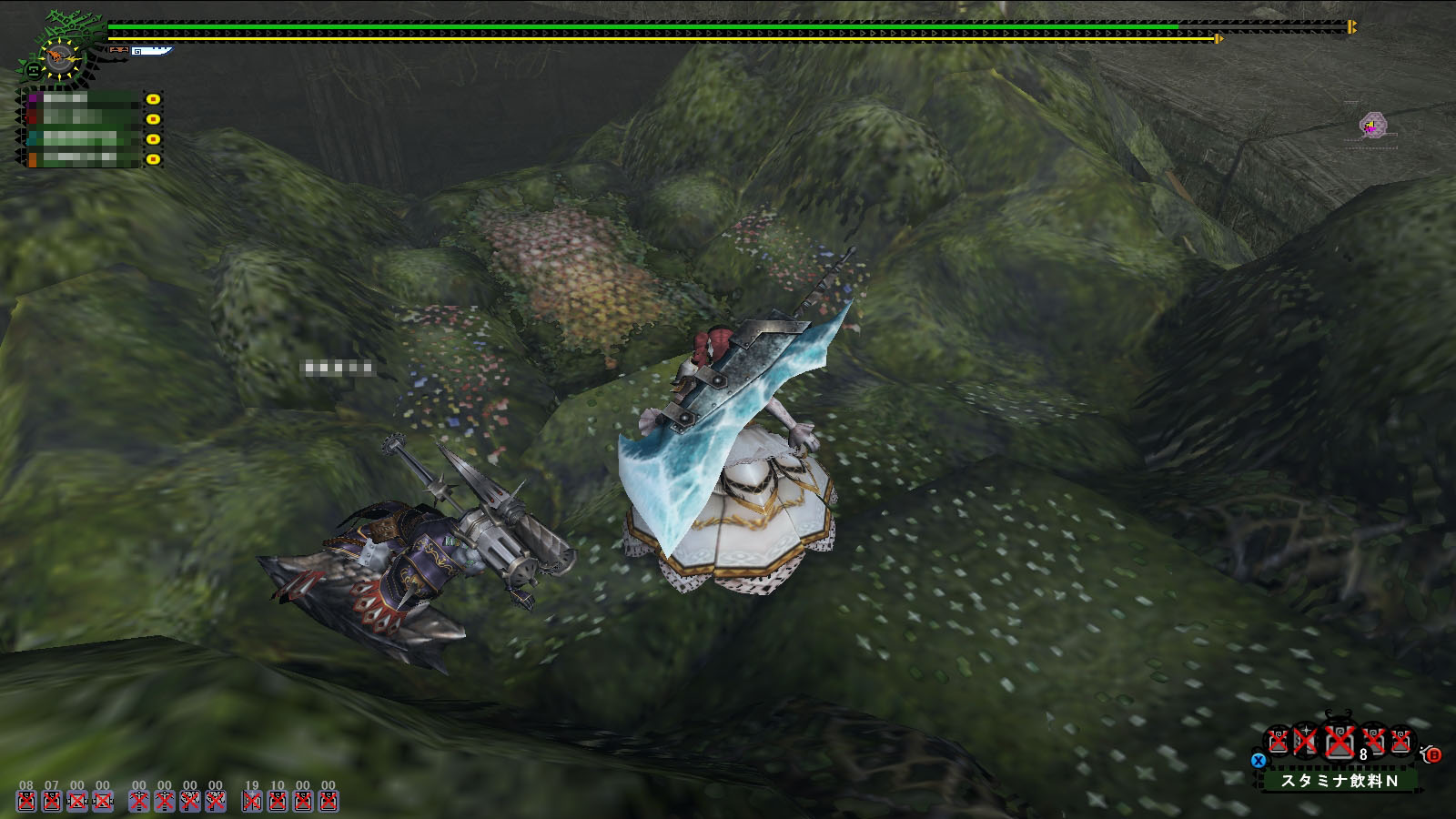
Task: Click the sparkle item in the item selector
Action: pyautogui.click(x=1307, y=742)
